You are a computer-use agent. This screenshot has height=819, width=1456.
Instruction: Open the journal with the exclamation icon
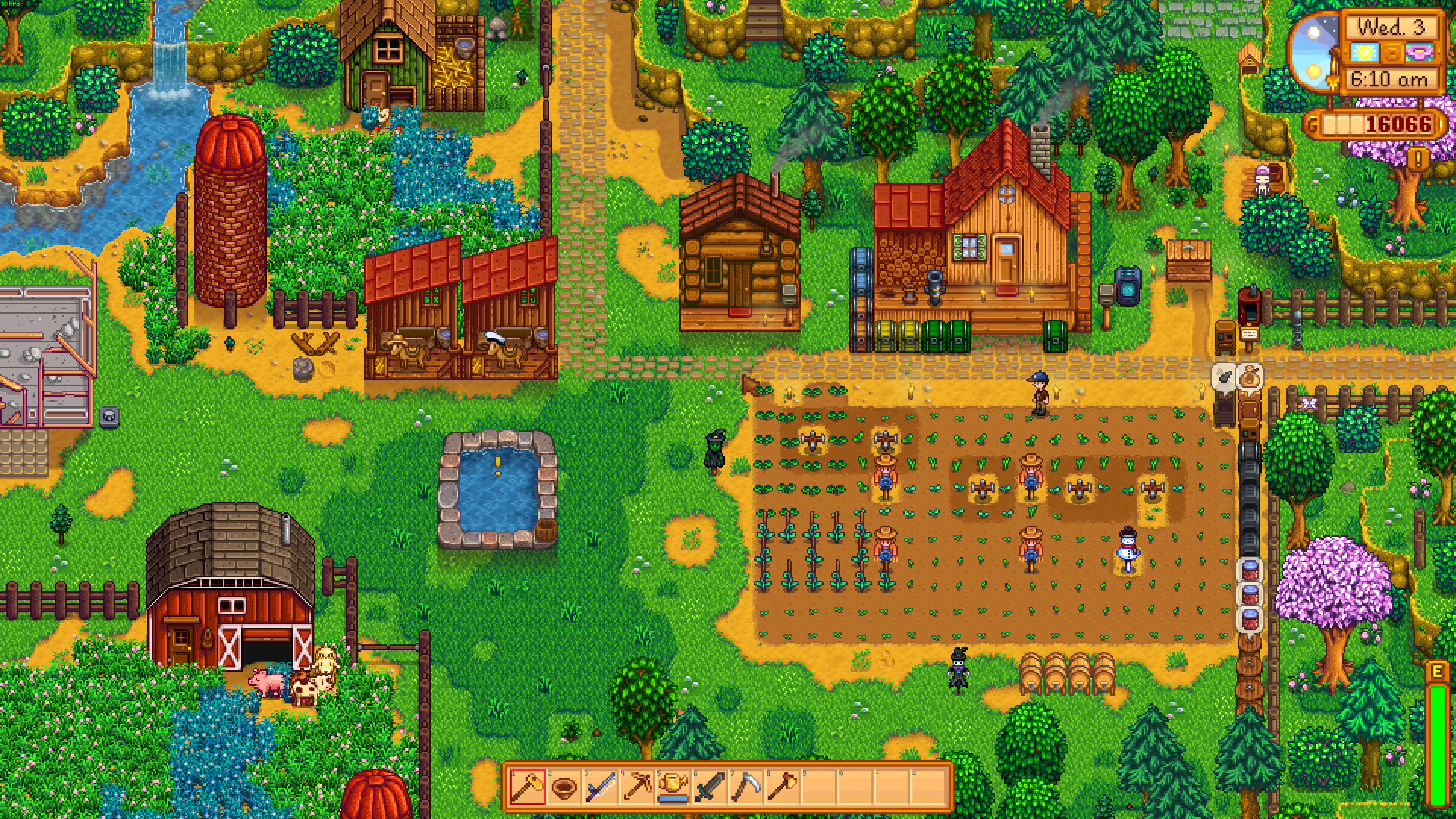1418,158
